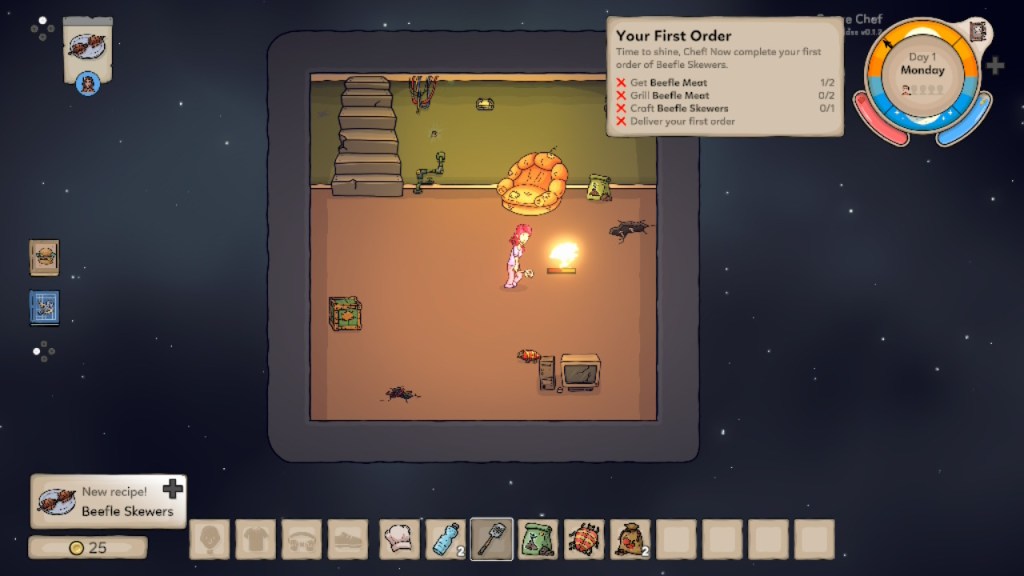The image size is (1024, 576).
Task: Open the Your First Order quest tracker
Action: 724,77
